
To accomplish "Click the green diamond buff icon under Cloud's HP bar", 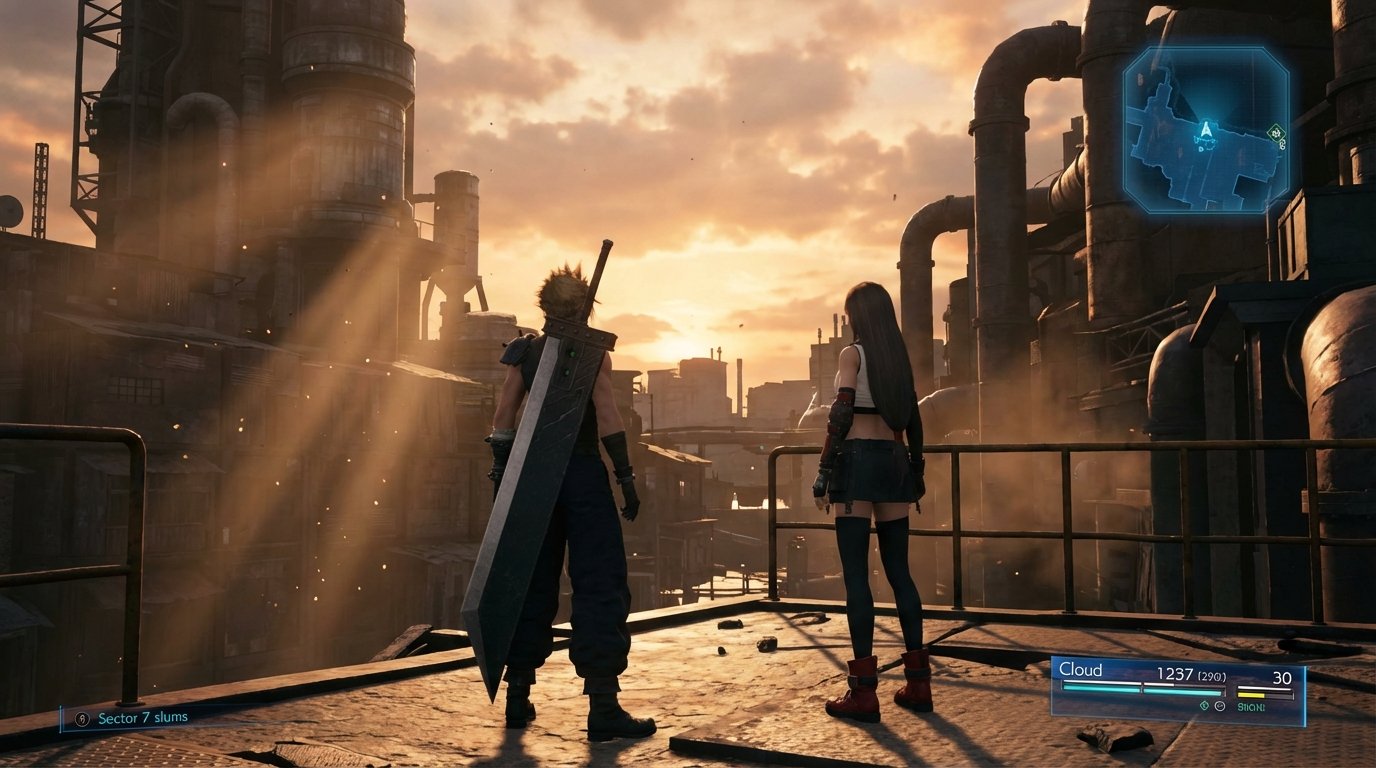I will point(1204,706).
